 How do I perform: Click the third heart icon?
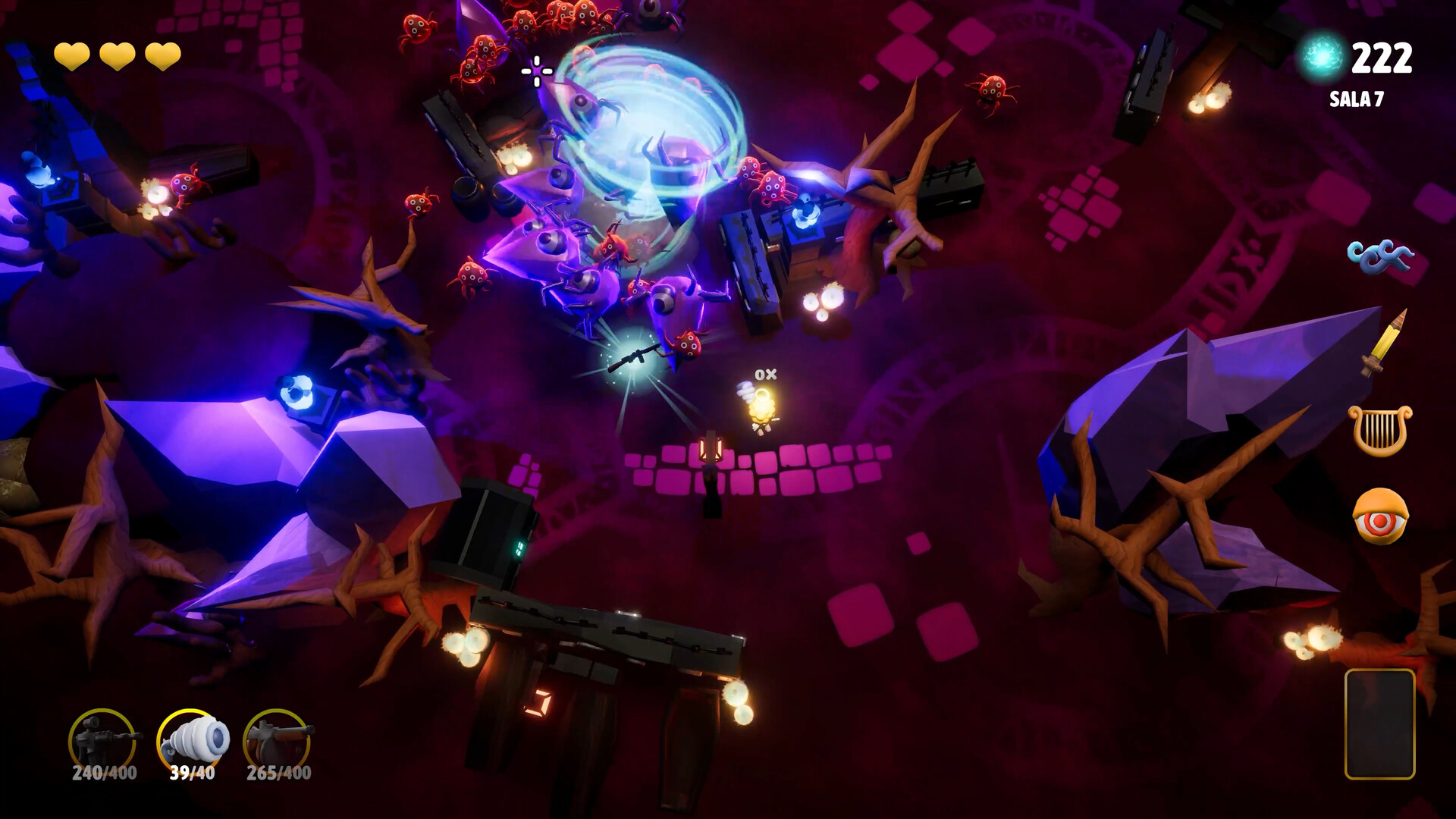pos(163,56)
